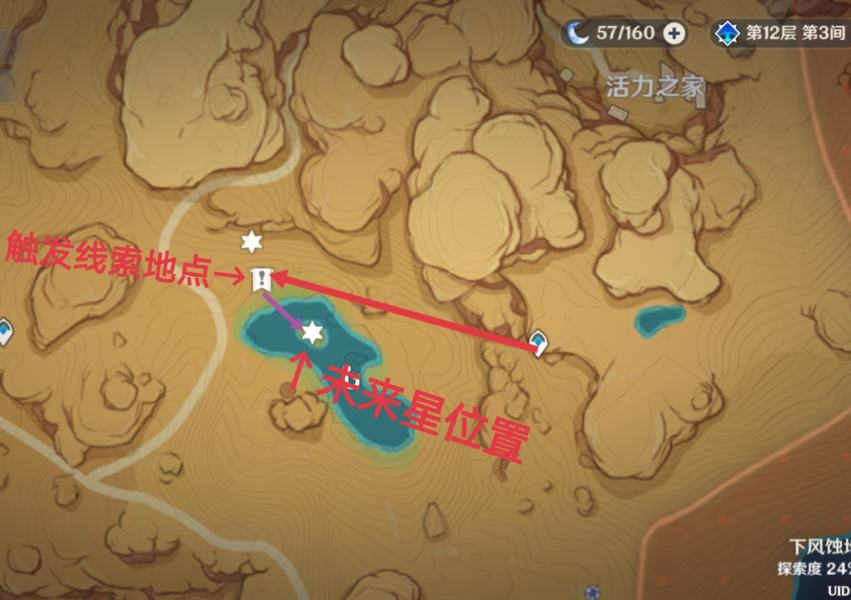Choose the teleport waypoint at the red arrow's start
851x600 pixels.
coord(538,343)
